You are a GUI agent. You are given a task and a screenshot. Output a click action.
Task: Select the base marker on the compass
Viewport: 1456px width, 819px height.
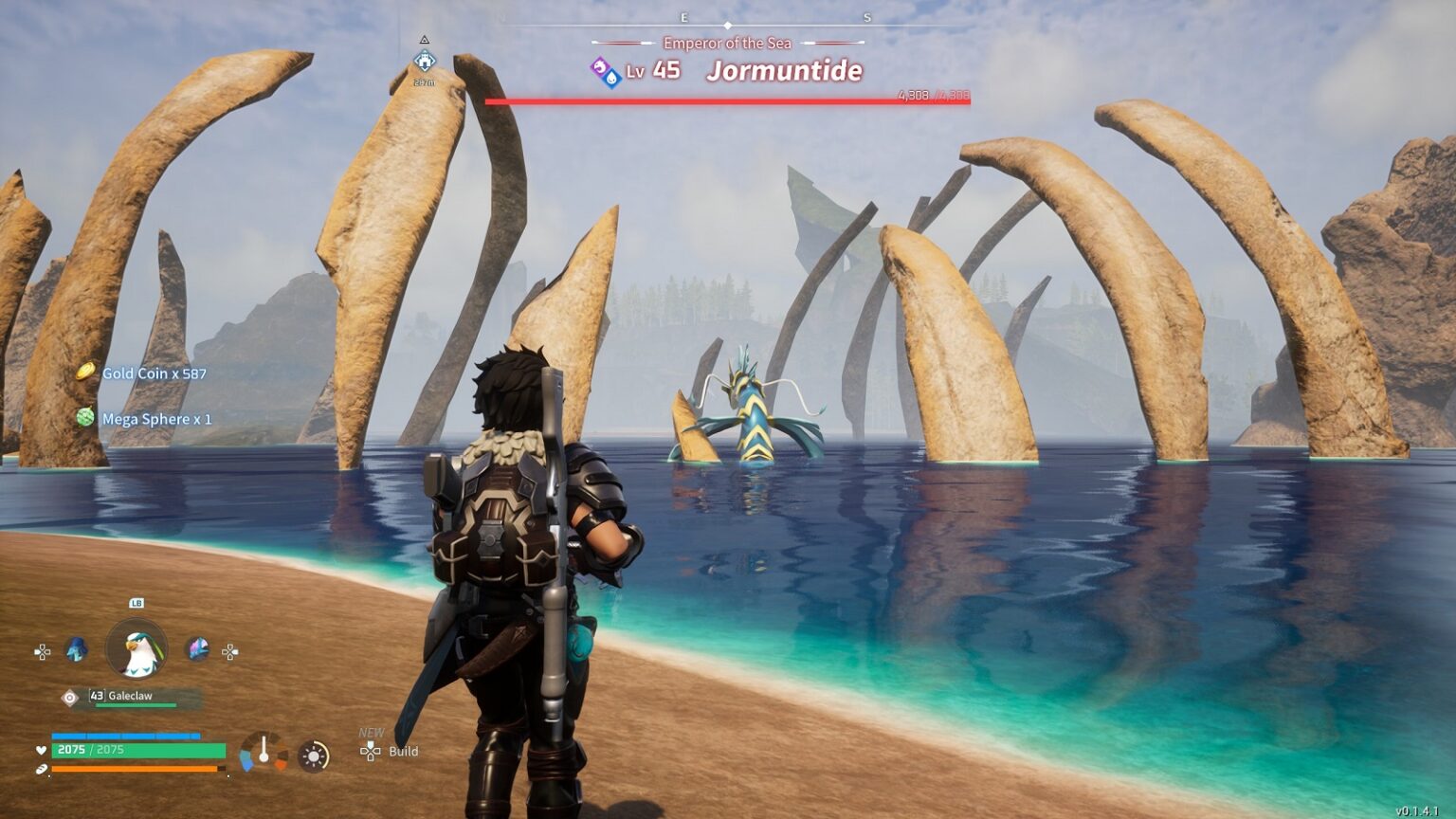pyautogui.click(x=424, y=63)
